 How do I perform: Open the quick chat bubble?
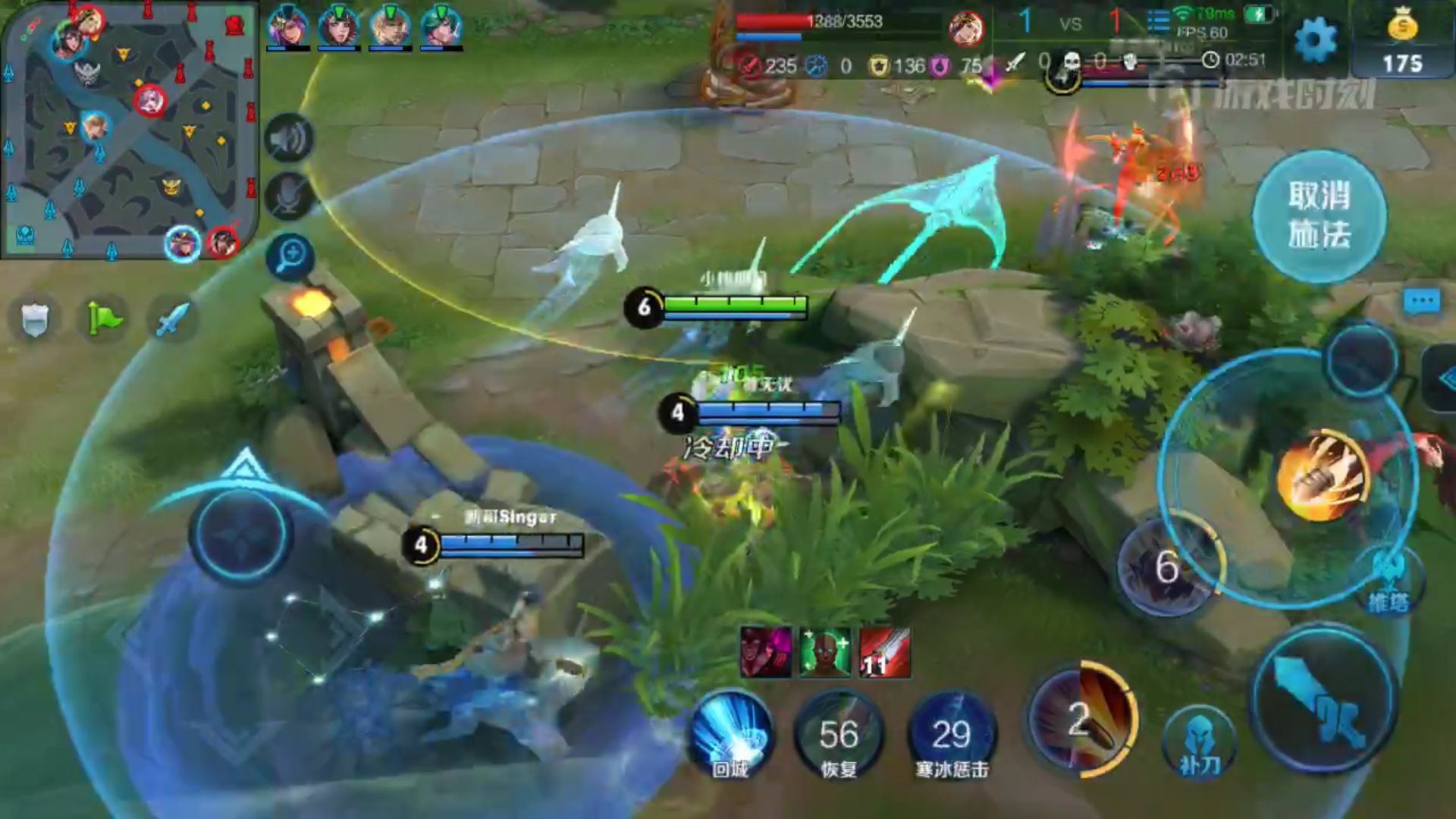pos(1422,302)
